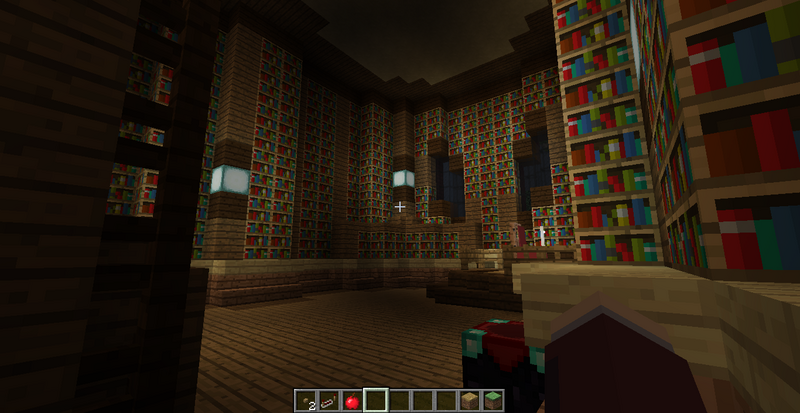Screen dimensions: 800x413
Task: Select the wooden planks block slot
Action: coord(469,400)
